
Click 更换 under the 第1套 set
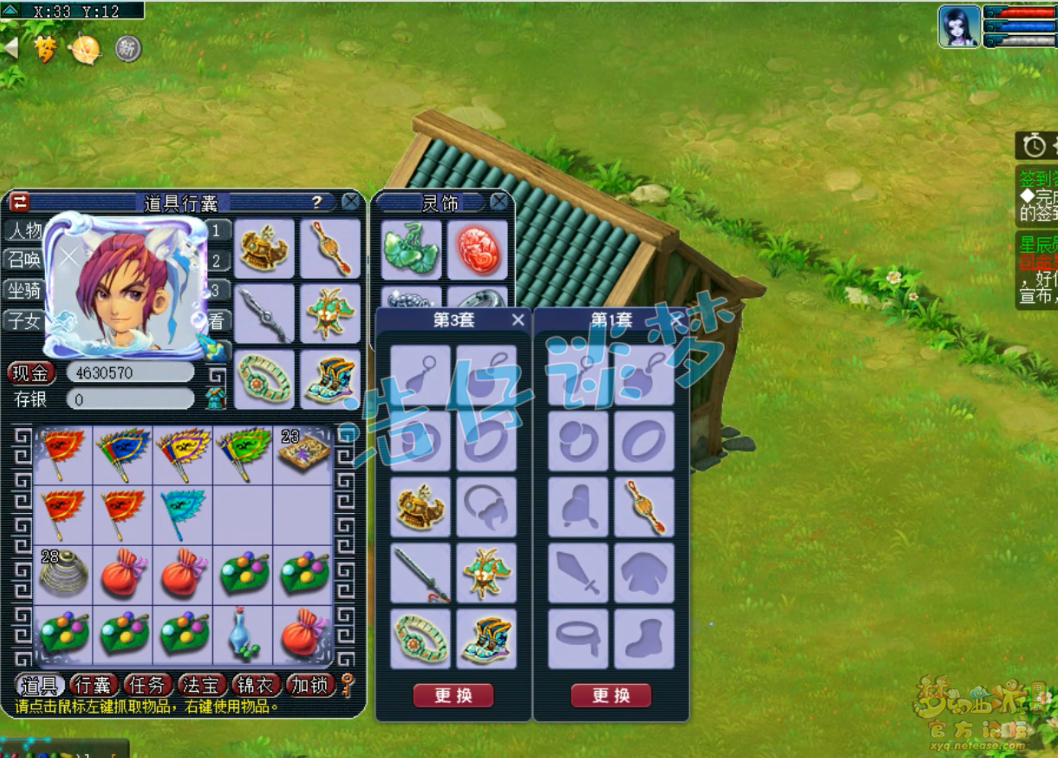pos(611,696)
